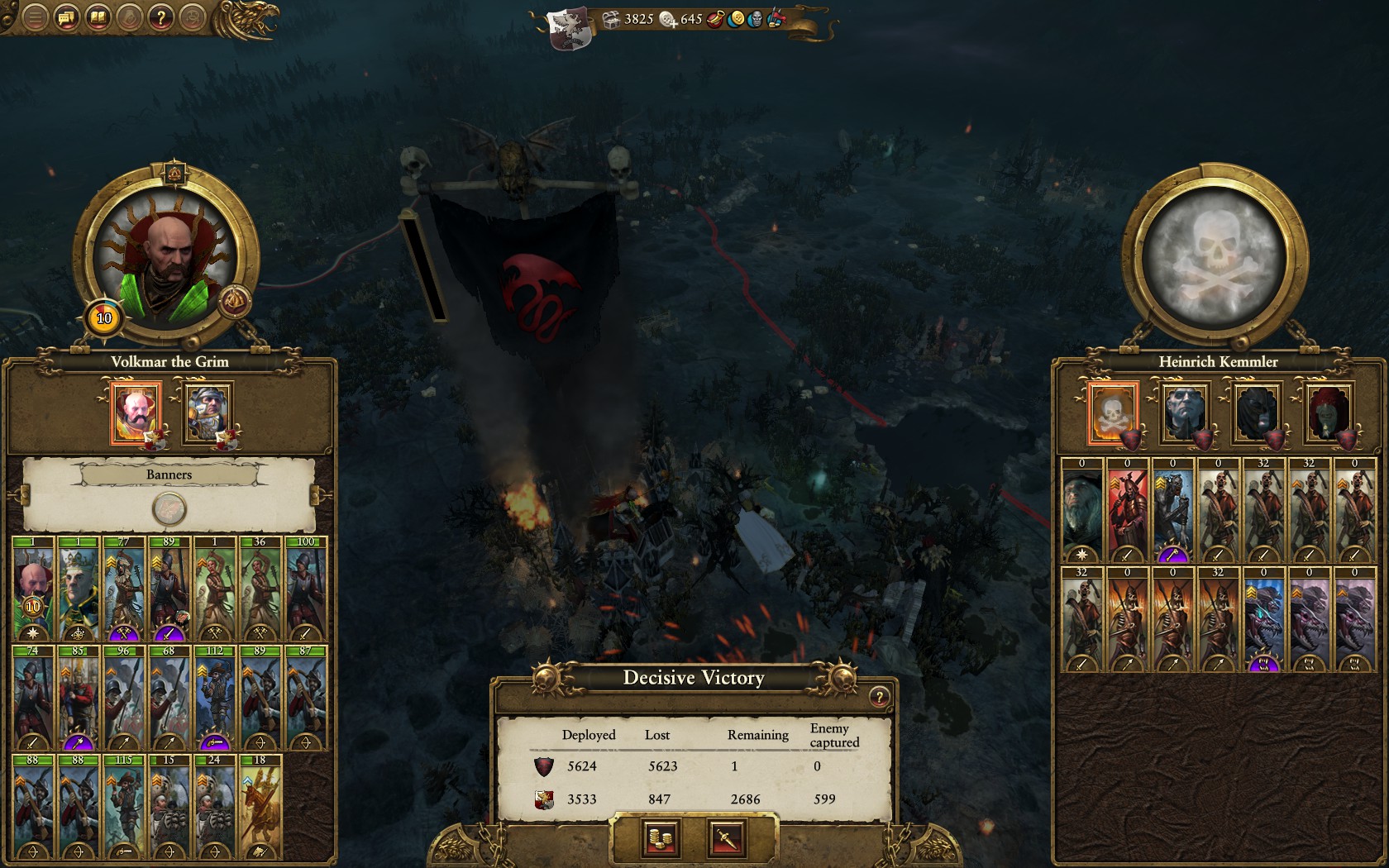1389x868 pixels.
Task: Open the chat speech-bubble button
Action: (66, 17)
